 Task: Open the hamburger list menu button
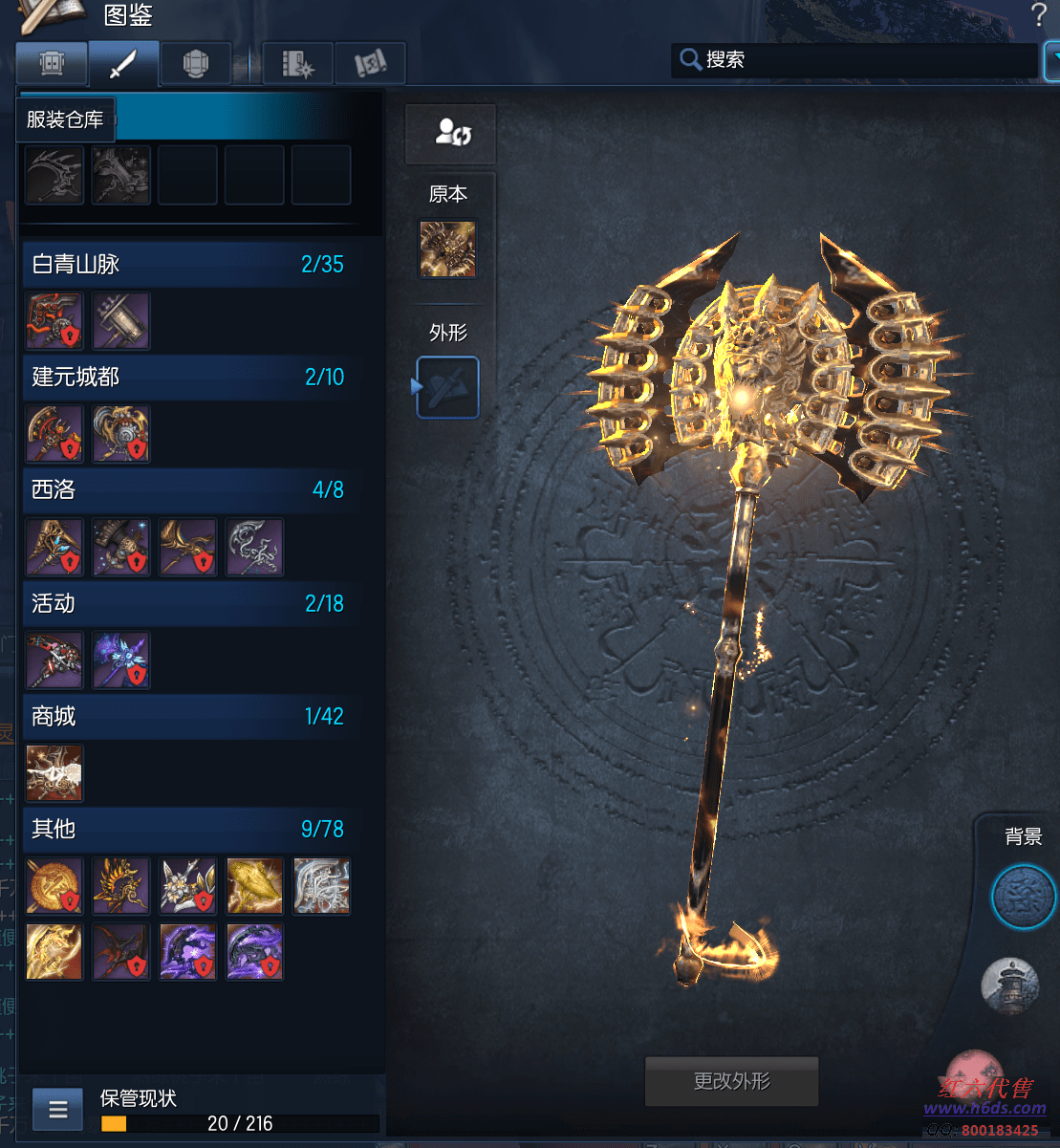pyautogui.click(x=58, y=1110)
